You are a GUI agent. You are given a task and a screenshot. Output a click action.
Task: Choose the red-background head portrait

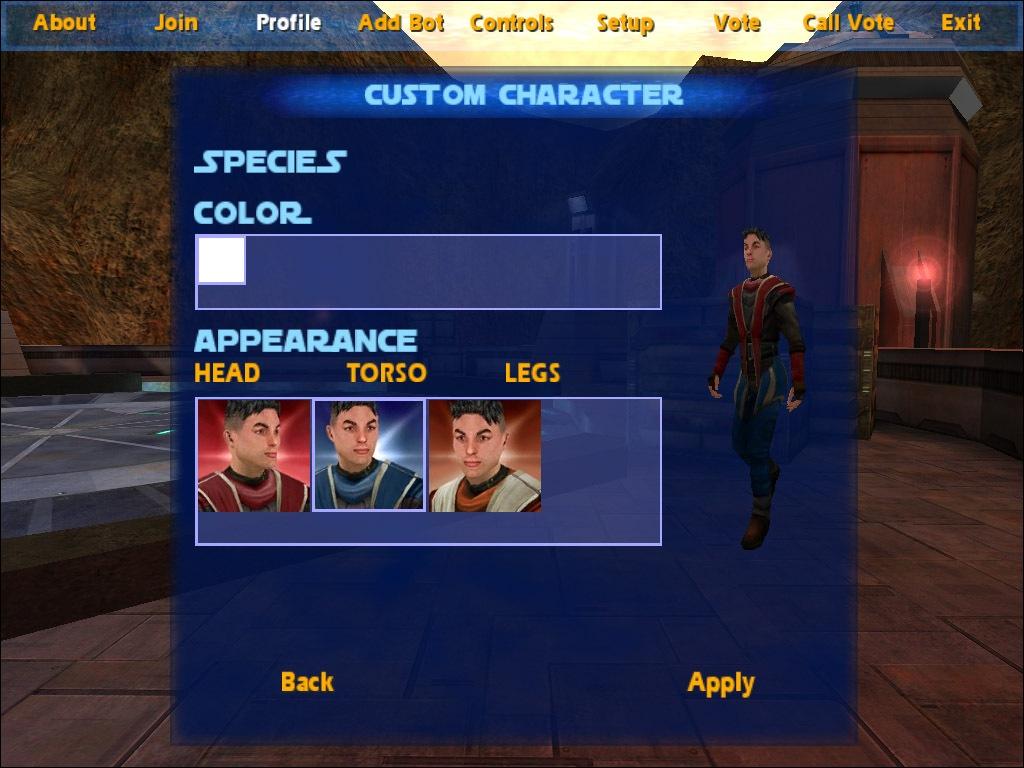pyautogui.click(x=254, y=455)
